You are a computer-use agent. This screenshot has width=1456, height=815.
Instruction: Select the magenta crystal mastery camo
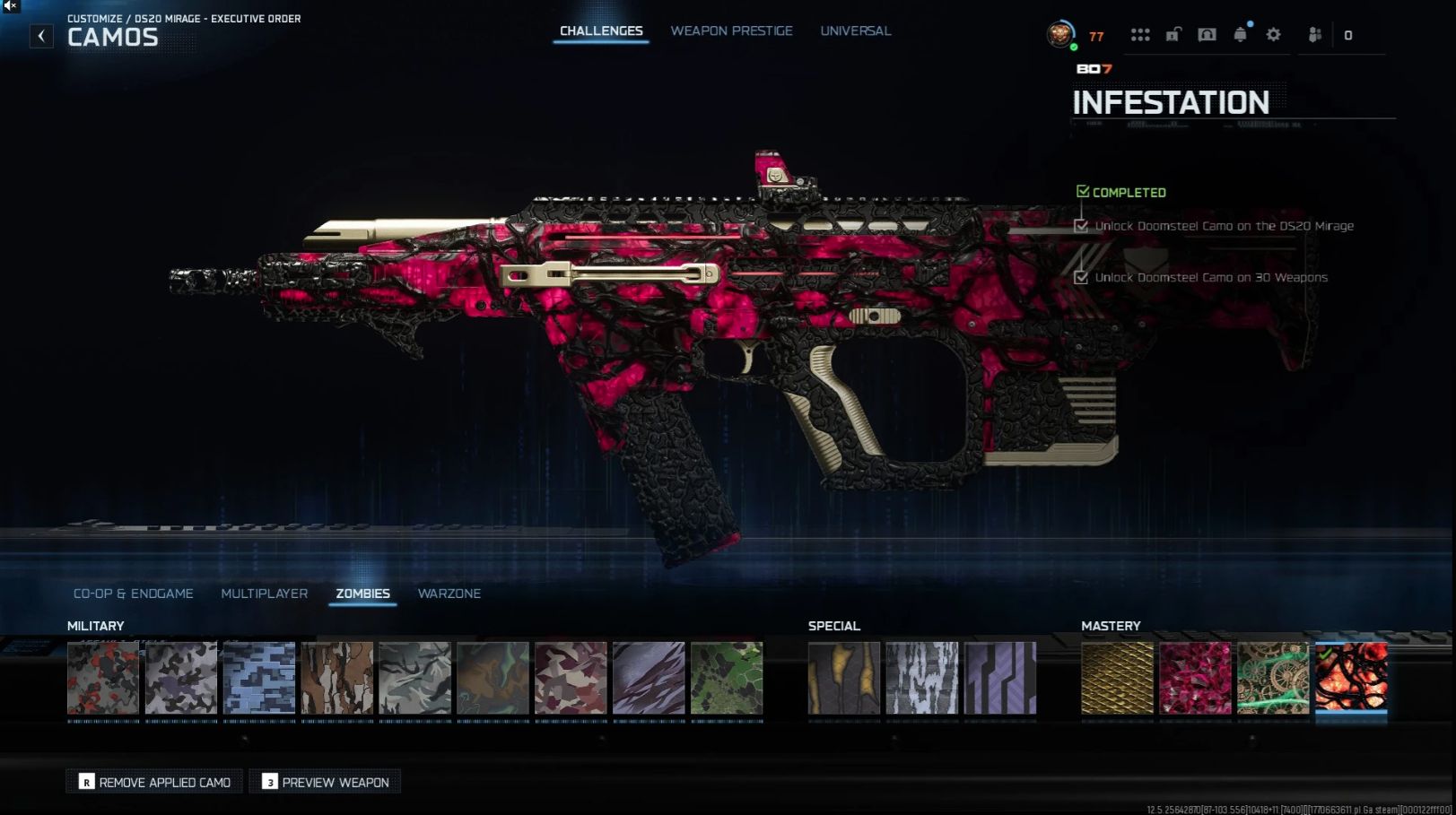tap(1195, 678)
